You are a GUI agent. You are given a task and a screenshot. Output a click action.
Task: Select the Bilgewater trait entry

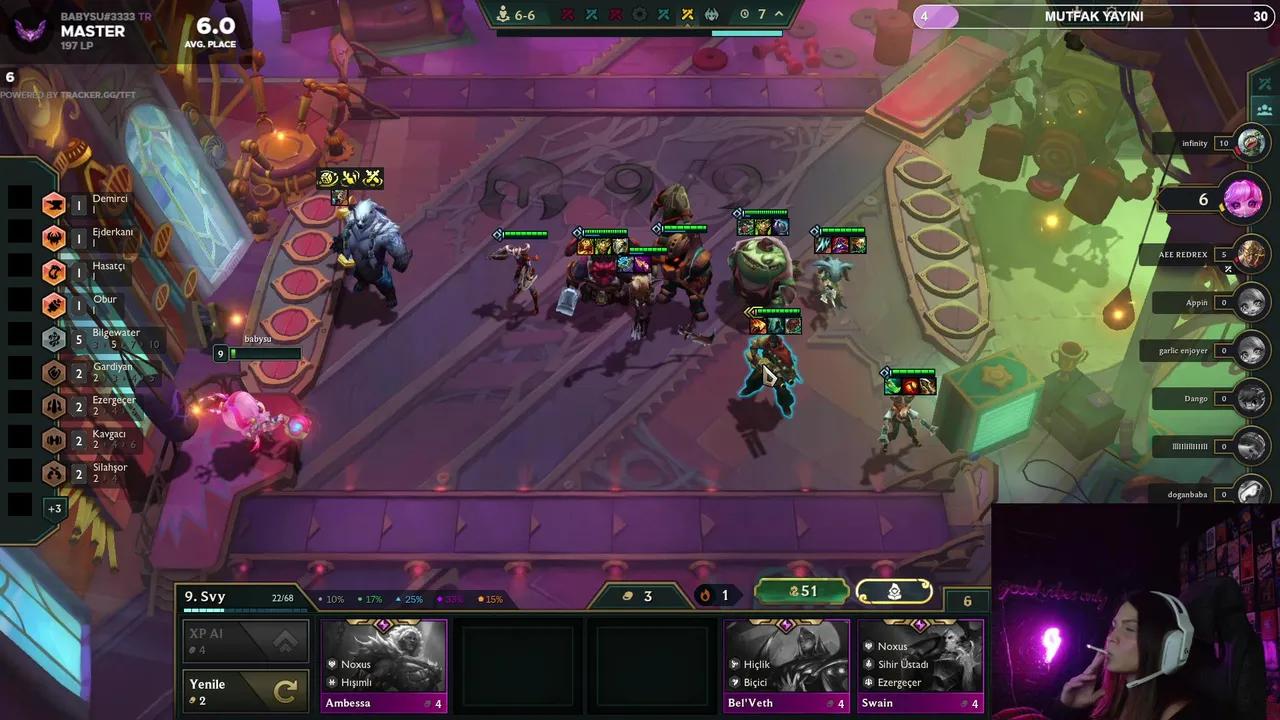[x=100, y=339]
